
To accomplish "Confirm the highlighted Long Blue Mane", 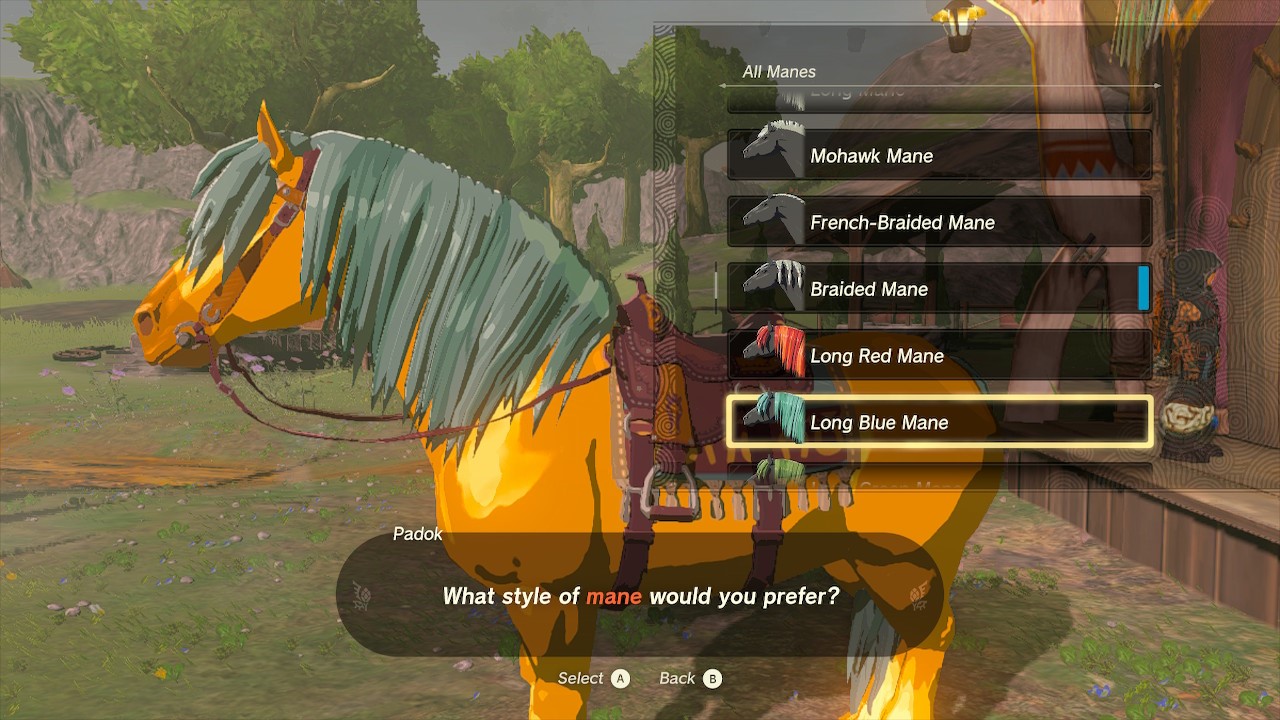I will (938, 422).
